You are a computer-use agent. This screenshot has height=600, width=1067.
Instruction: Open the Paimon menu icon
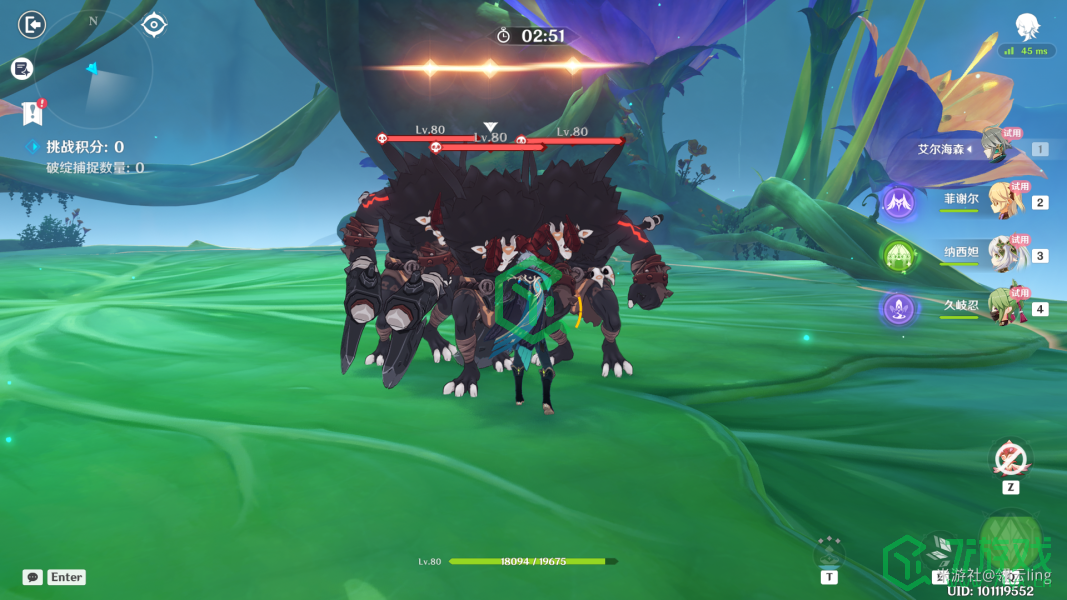(1026, 27)
